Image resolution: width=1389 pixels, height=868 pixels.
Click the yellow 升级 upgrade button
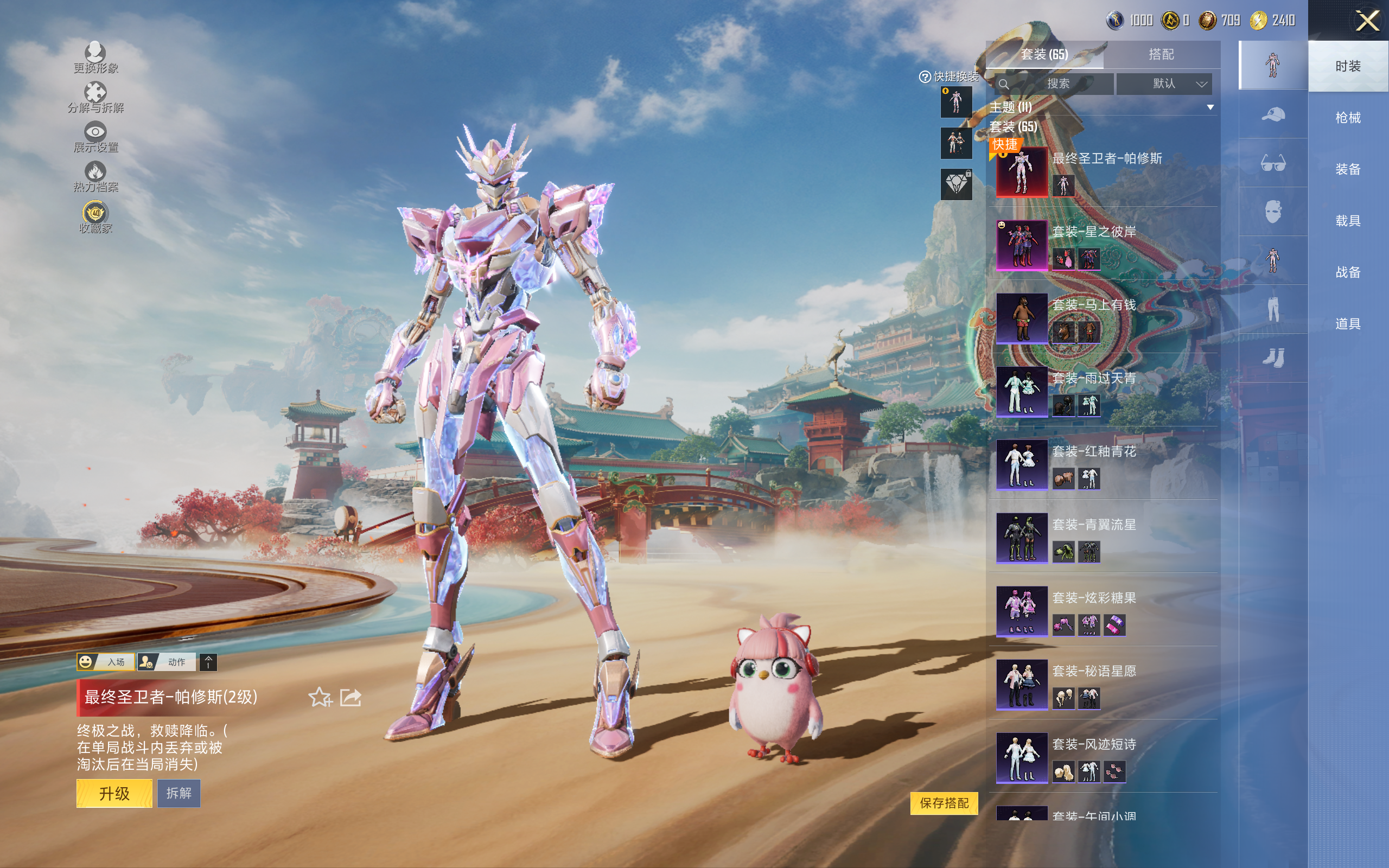pos(114,793)
